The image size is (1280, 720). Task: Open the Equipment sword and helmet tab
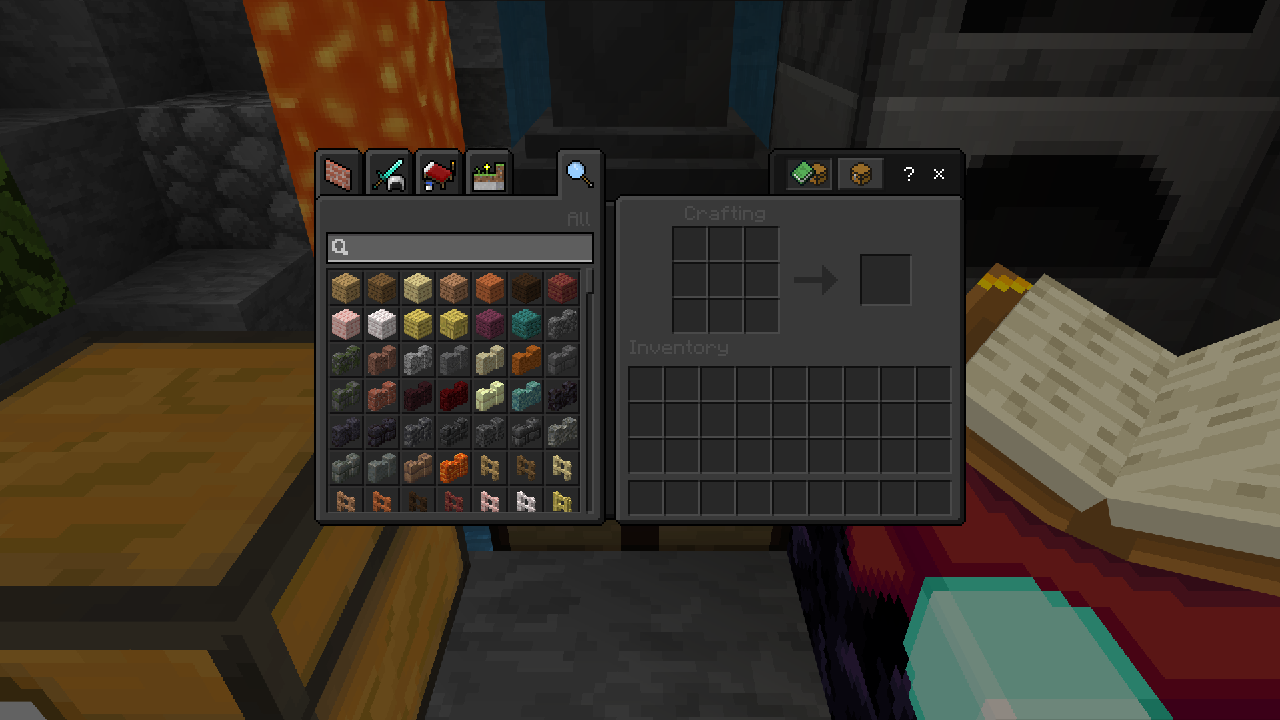pyautogui.click(x=388, y=175)
